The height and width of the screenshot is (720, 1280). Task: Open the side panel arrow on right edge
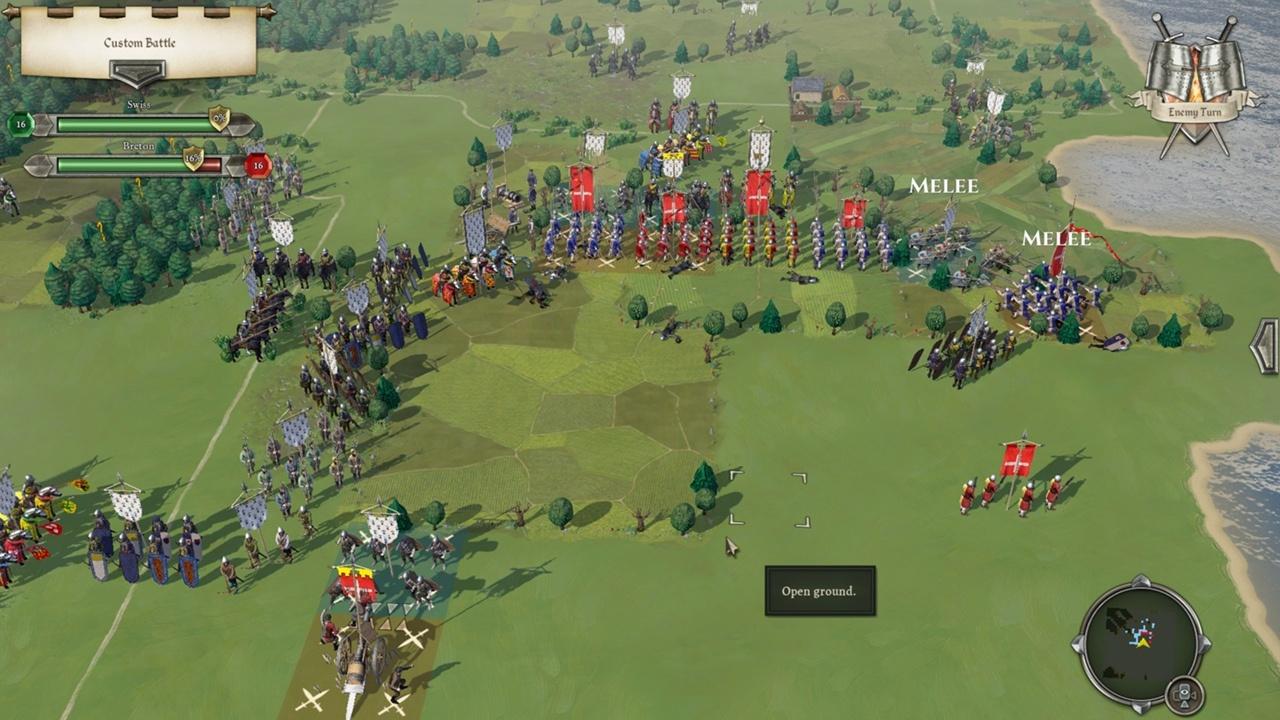click(x=1267, y=346)
